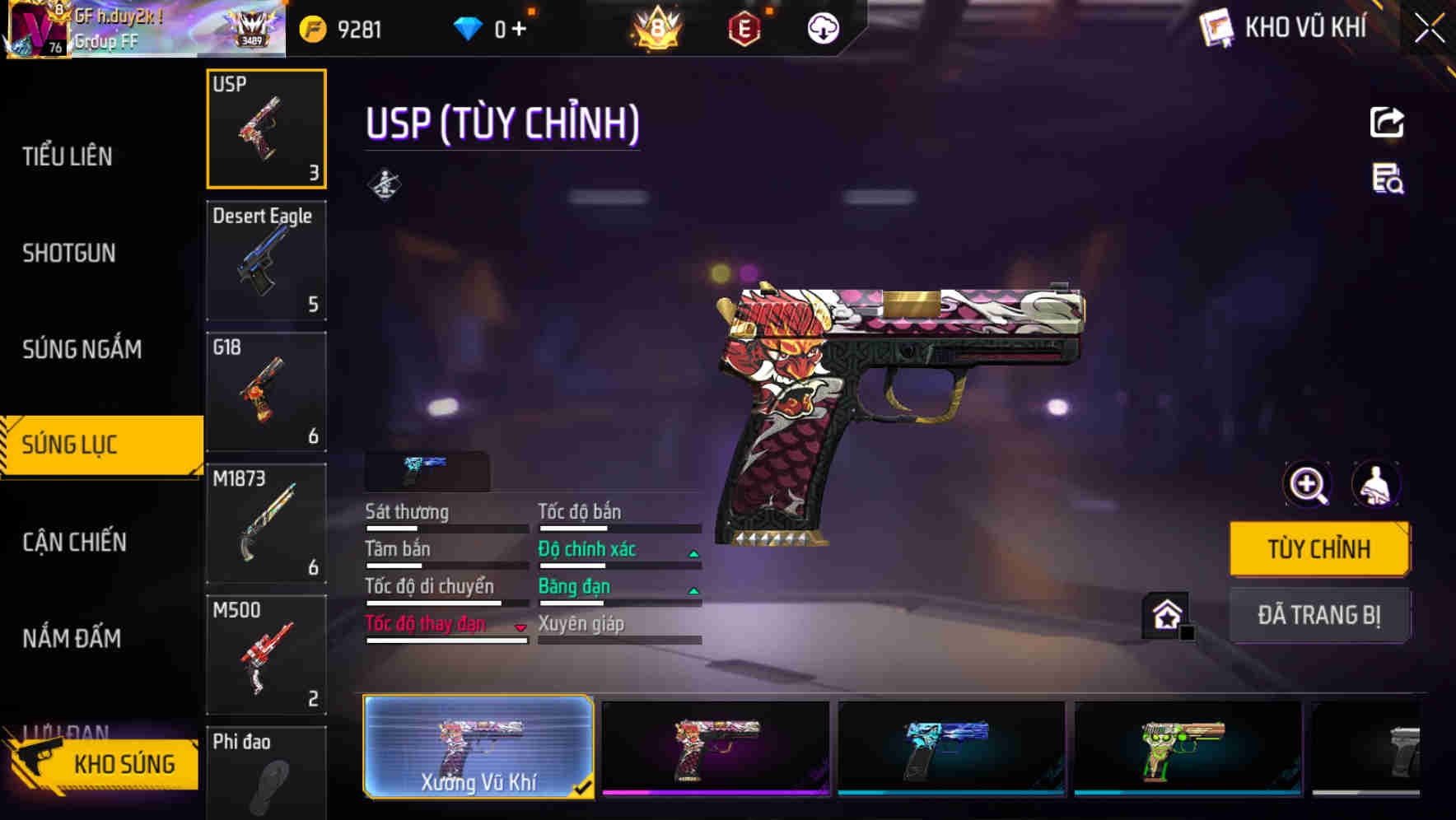This screenshot has height=820, width=1456.
Task: Select the magnifier zoom preview icon
Action: (x=1307, y=484)
